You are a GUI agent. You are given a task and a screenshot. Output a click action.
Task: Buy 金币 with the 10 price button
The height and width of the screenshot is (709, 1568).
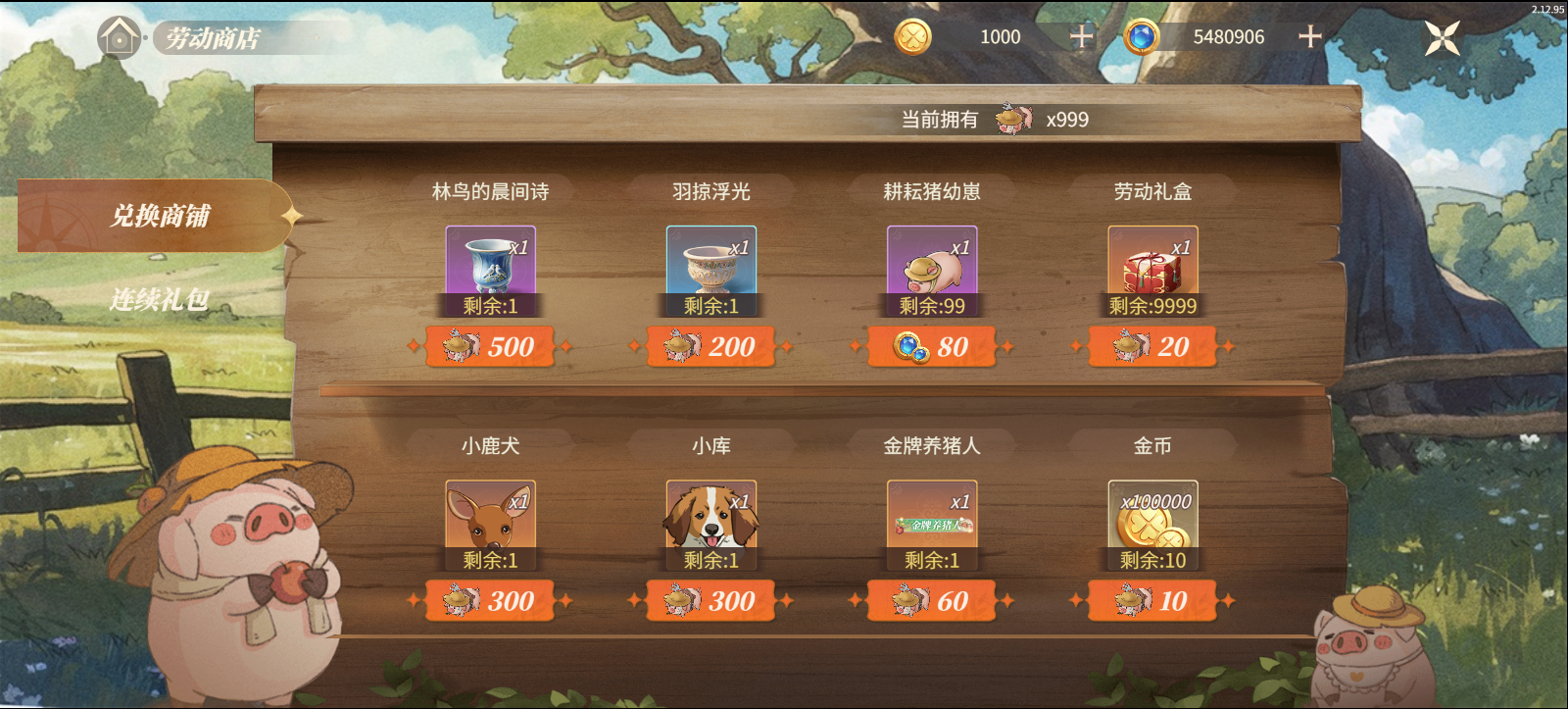click(1151, 600)
